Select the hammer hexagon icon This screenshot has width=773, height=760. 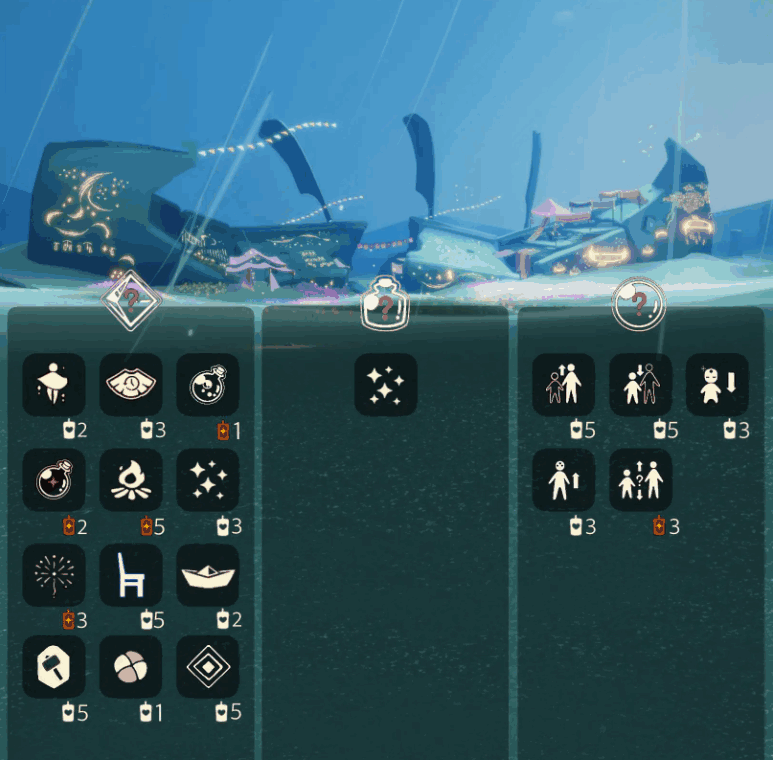click(x=54, y=667)
